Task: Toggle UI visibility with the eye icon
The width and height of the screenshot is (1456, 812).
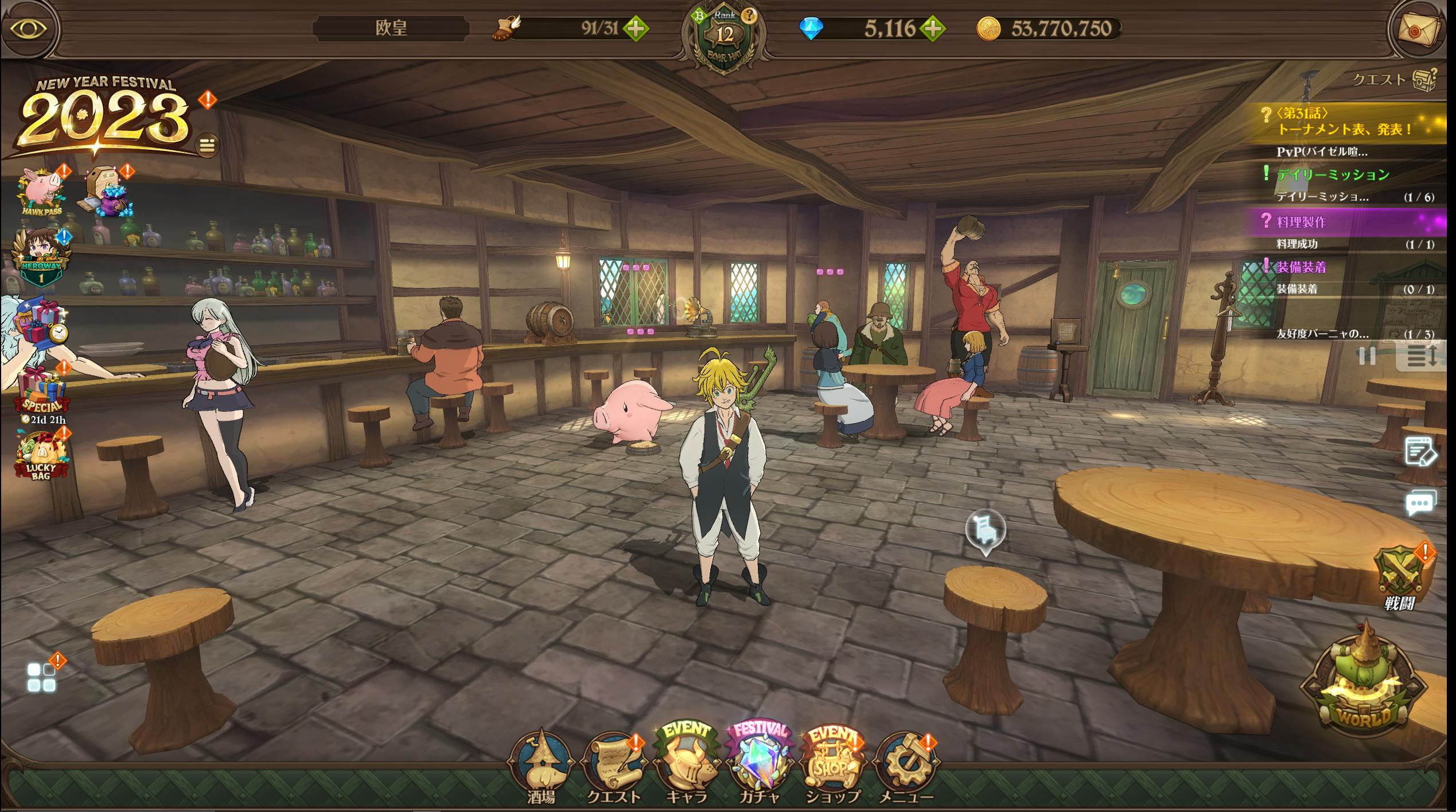Action: (x=29, y=29)
